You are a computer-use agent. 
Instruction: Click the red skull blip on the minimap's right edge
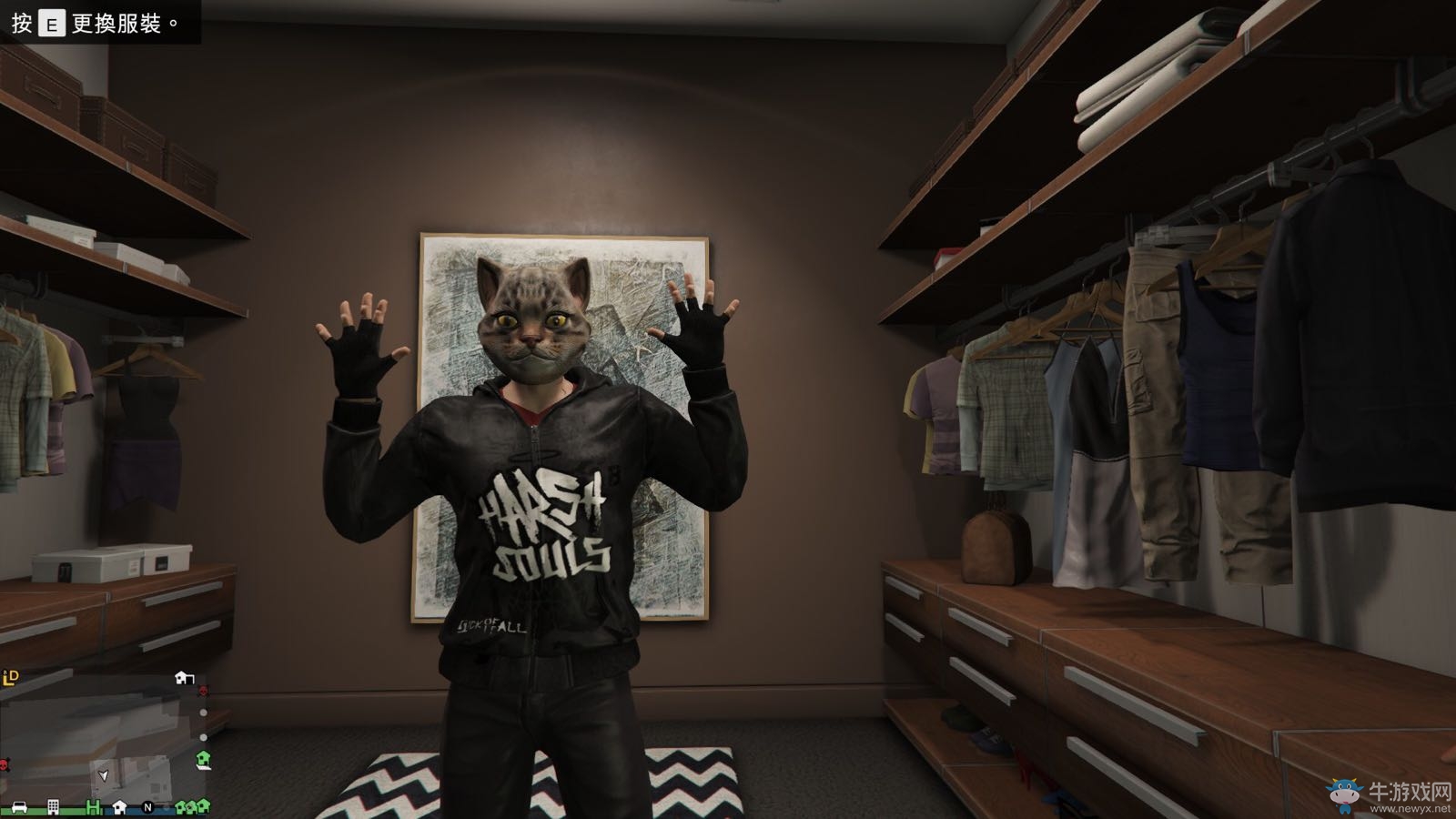point(203,692)
